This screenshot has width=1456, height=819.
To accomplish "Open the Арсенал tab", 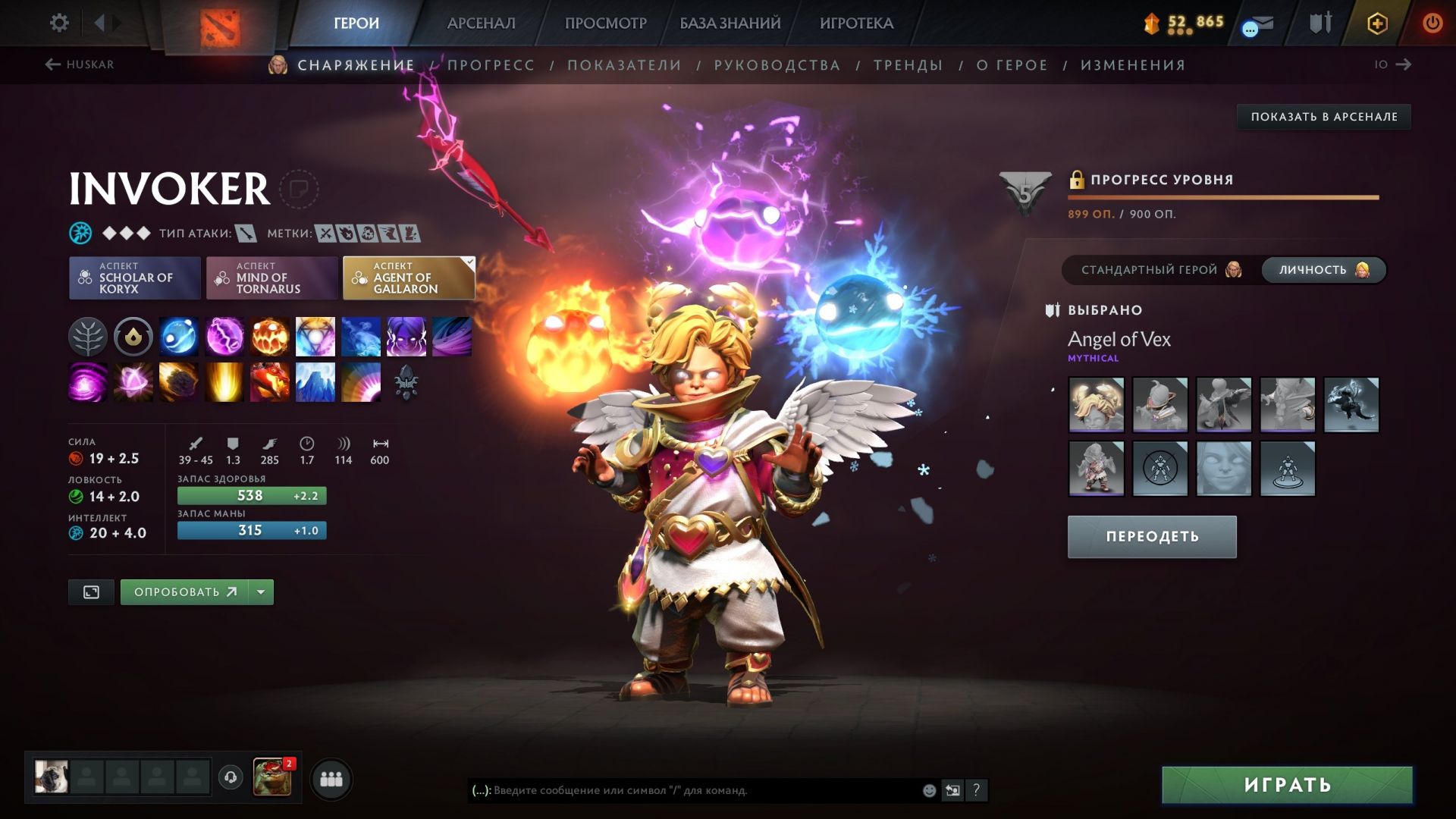I will (481, 24).
